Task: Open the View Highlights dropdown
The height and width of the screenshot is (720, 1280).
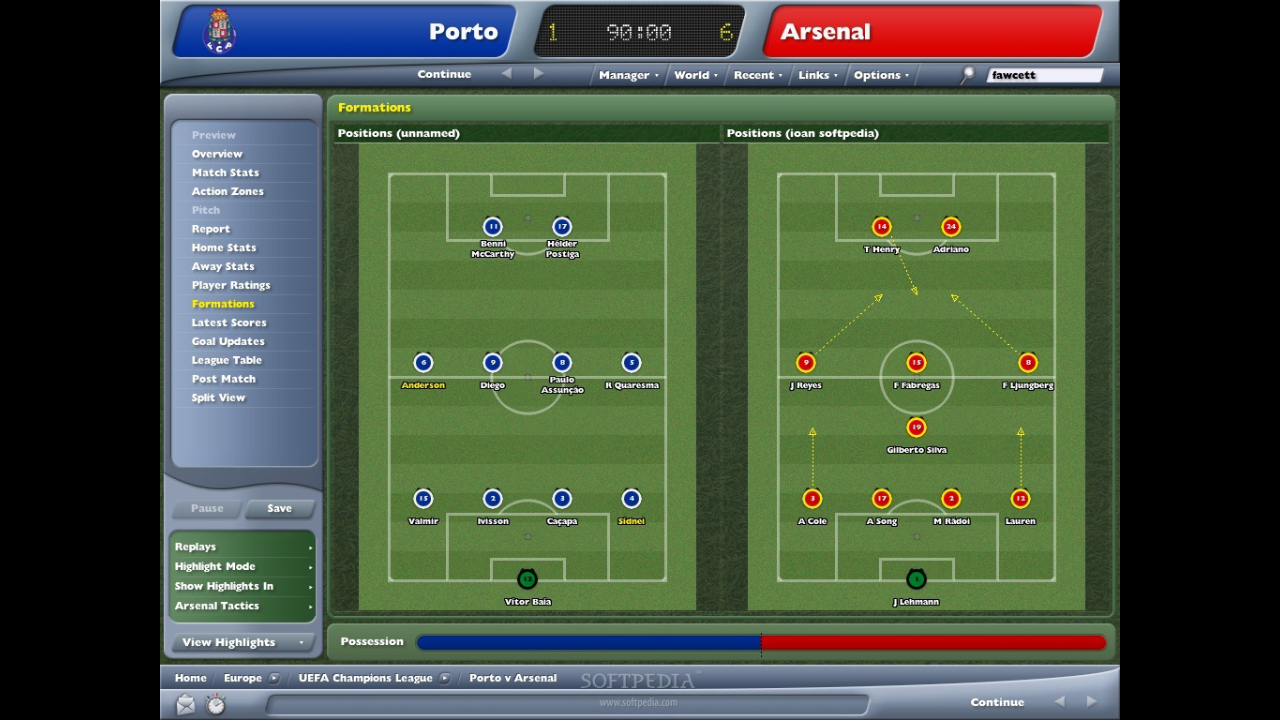Action: click(x=242, y=642)
